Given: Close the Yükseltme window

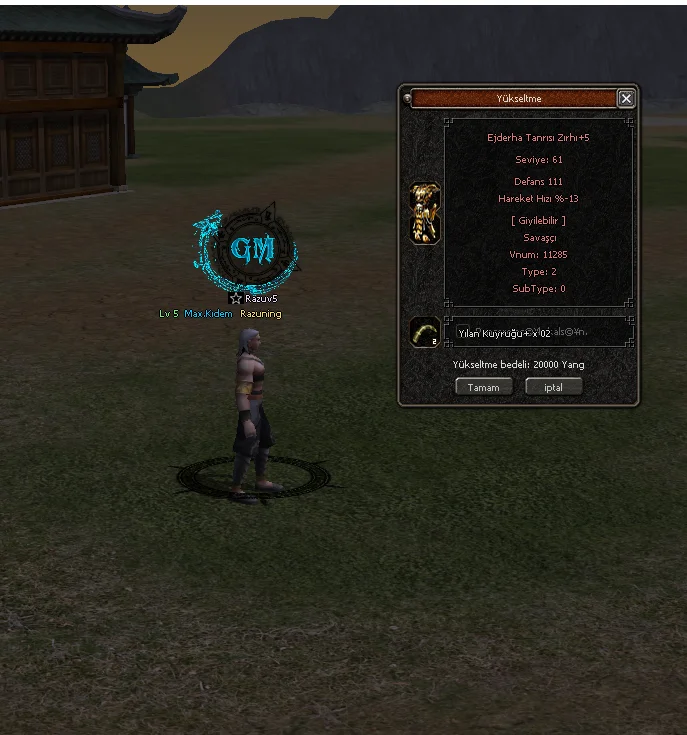Looking at the screenshot, I should [626, 98].
